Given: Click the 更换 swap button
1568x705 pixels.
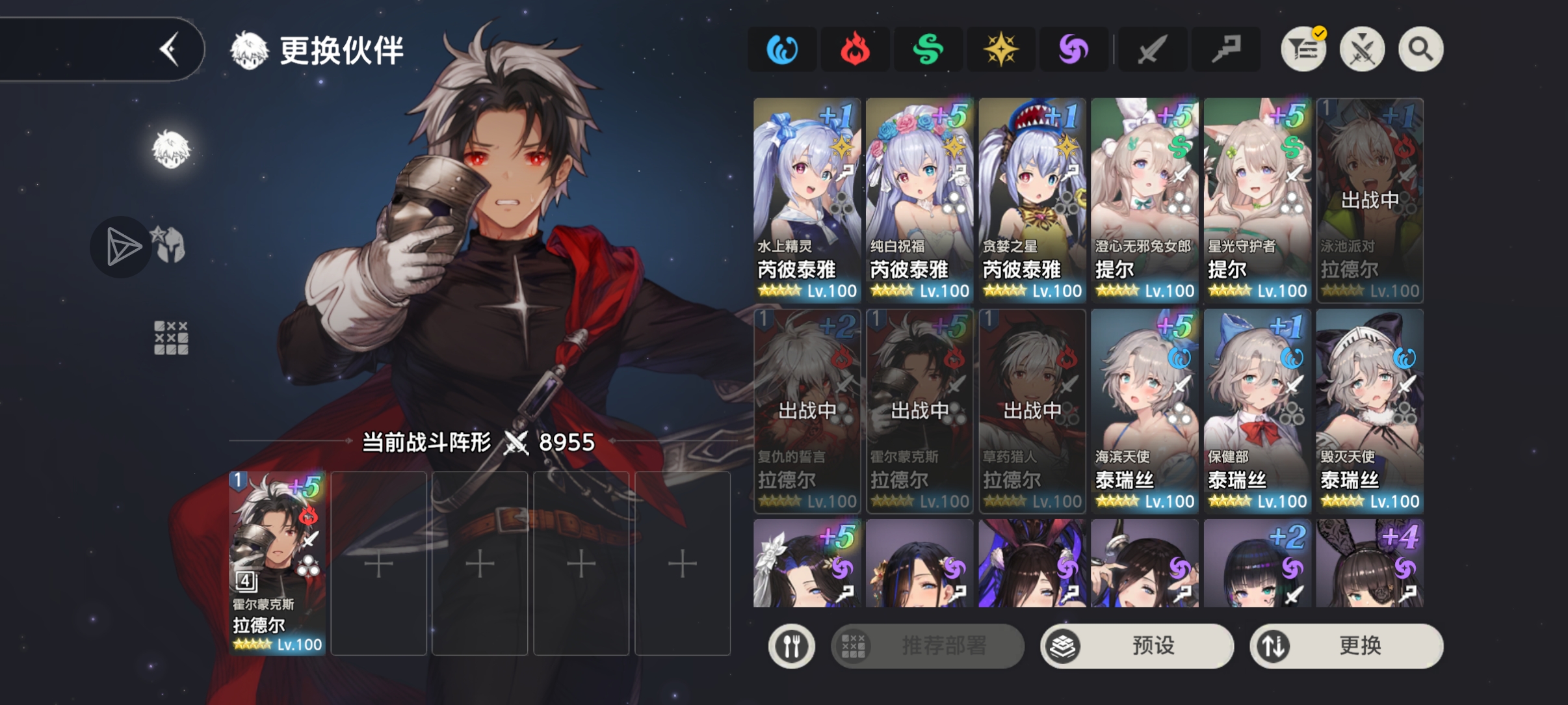Looking at the screenshot, I should click(1346, 646).
